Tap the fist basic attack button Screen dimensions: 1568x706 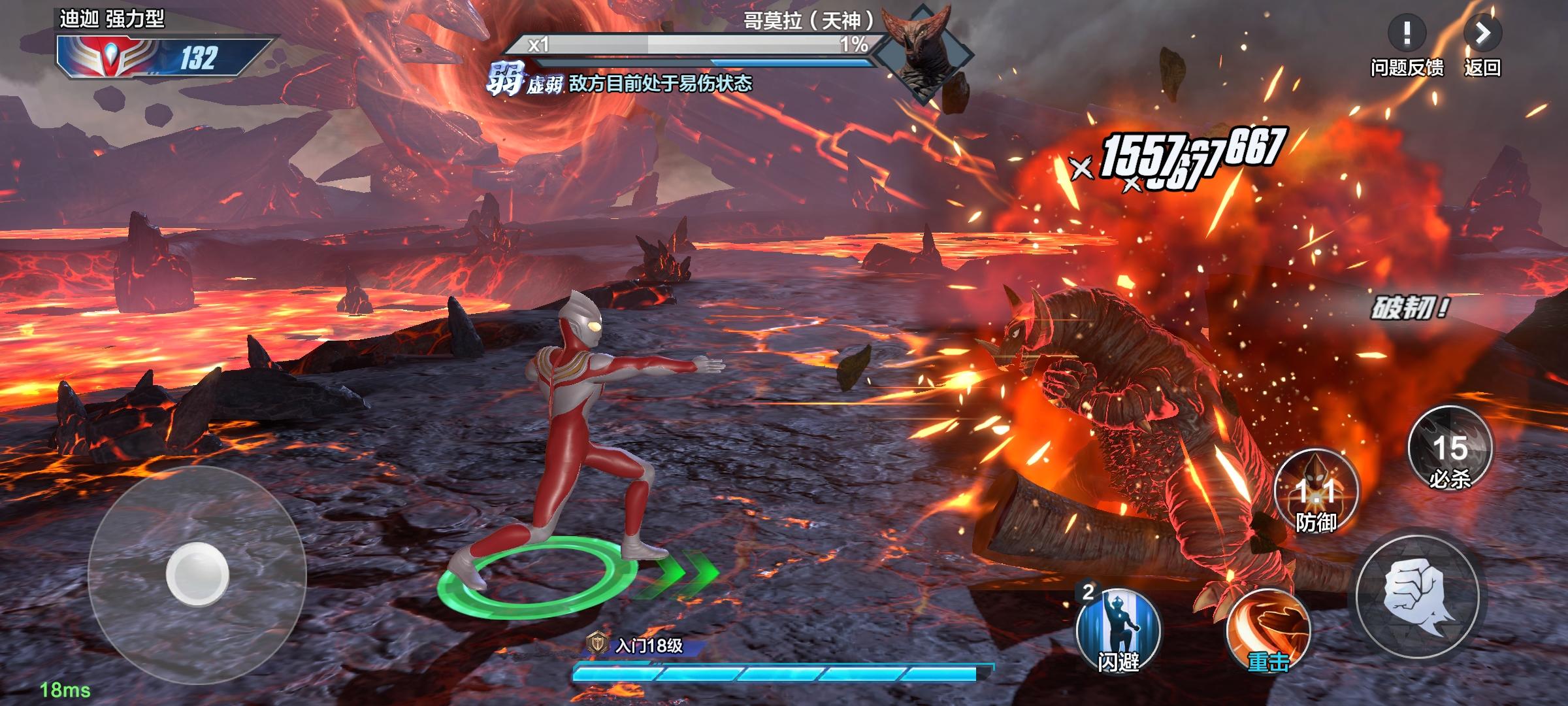pos(1418,597)
